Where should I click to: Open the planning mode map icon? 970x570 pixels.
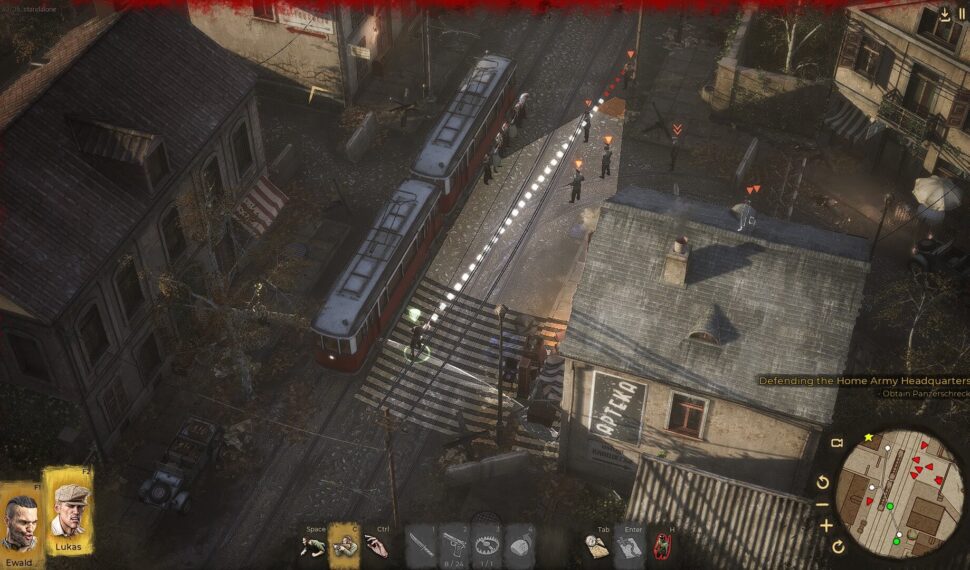click(629, 545)
